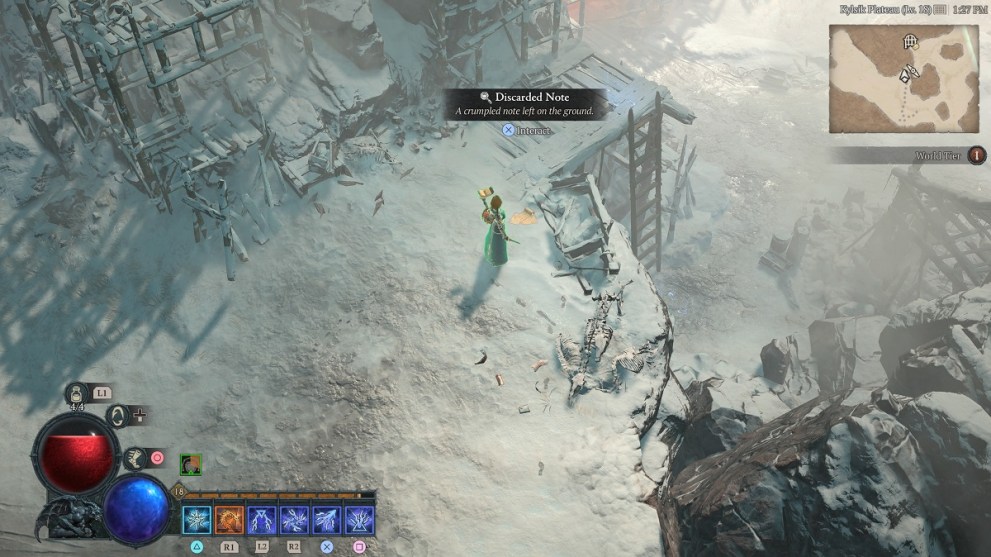Click the World Tier 1 badge
Viewport: 991px width, 557px height.
976,155
